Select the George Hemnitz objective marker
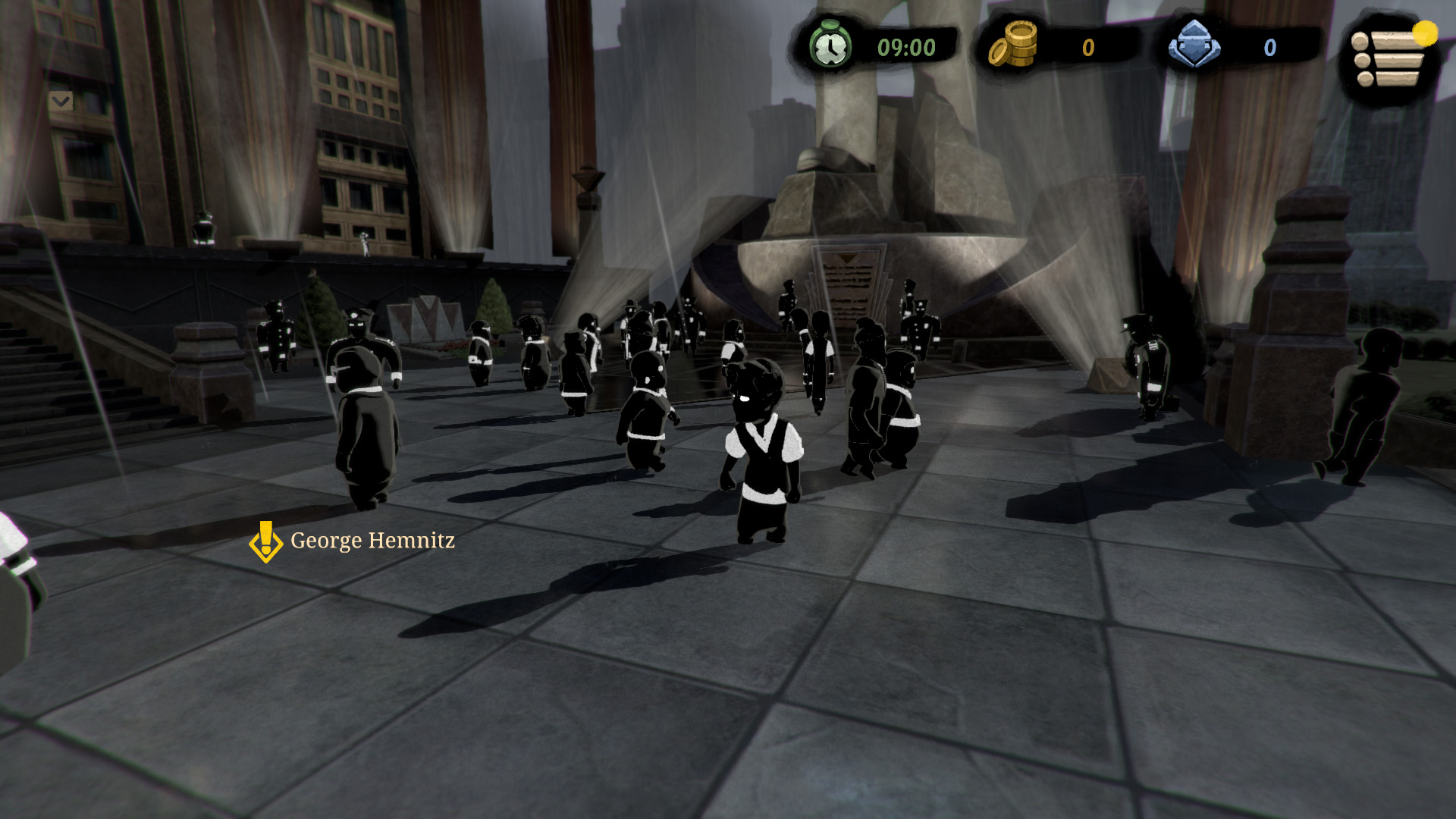The width and height of the screenshot is (1456, 819). [265, 541]
